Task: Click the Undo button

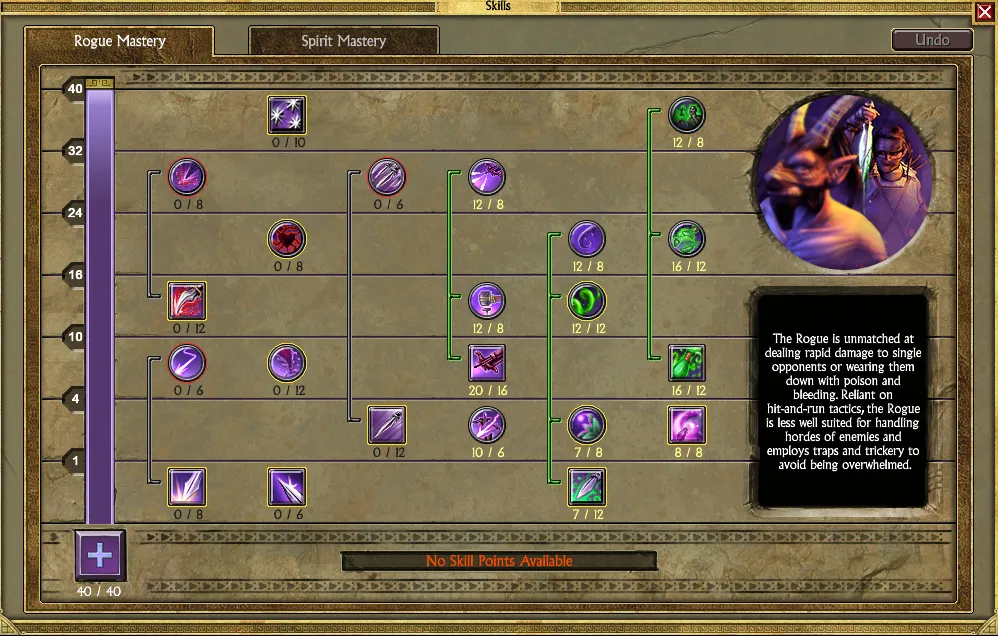Action: 931,41
